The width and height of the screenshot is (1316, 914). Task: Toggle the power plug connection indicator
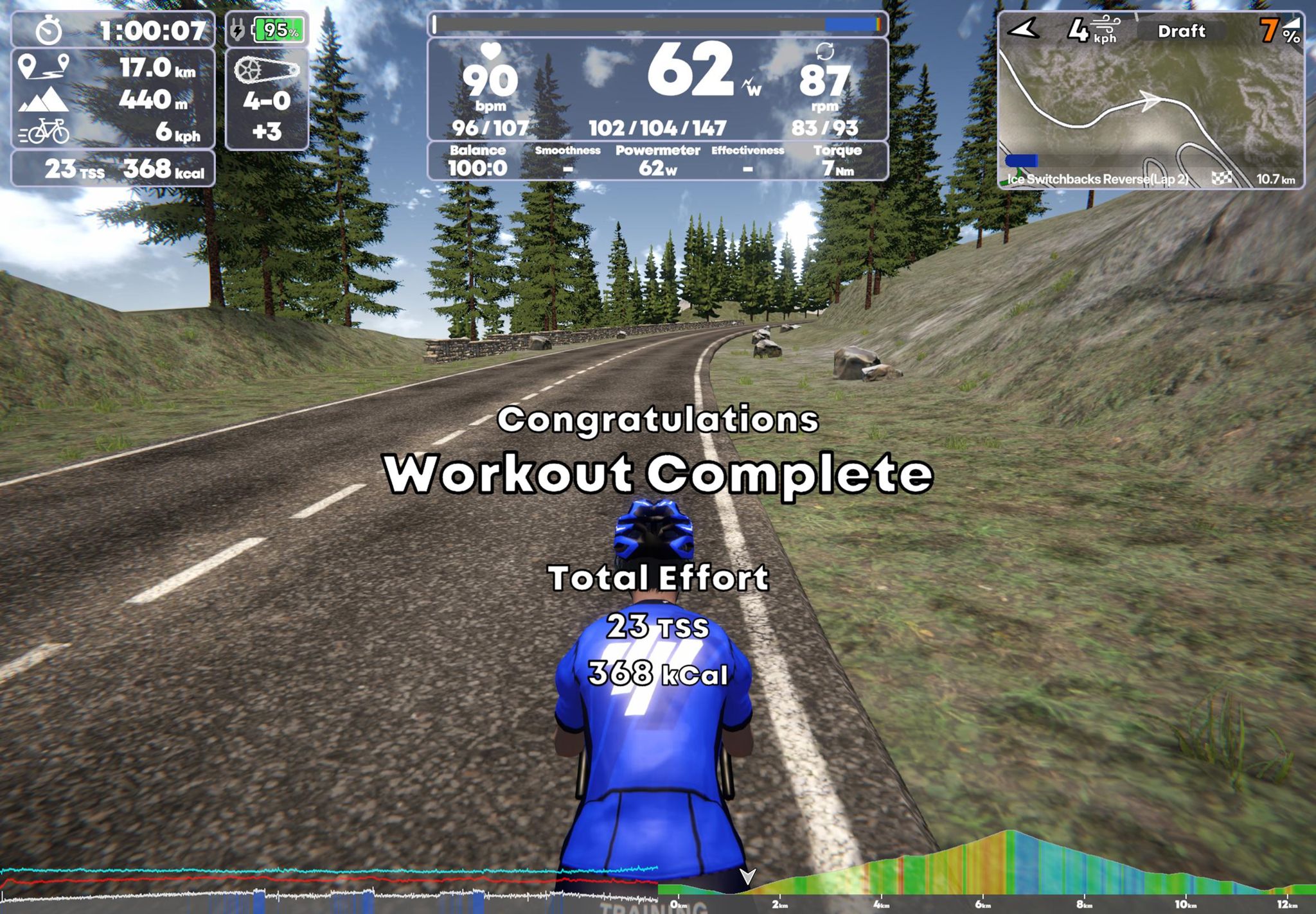(x=236, y=29)
